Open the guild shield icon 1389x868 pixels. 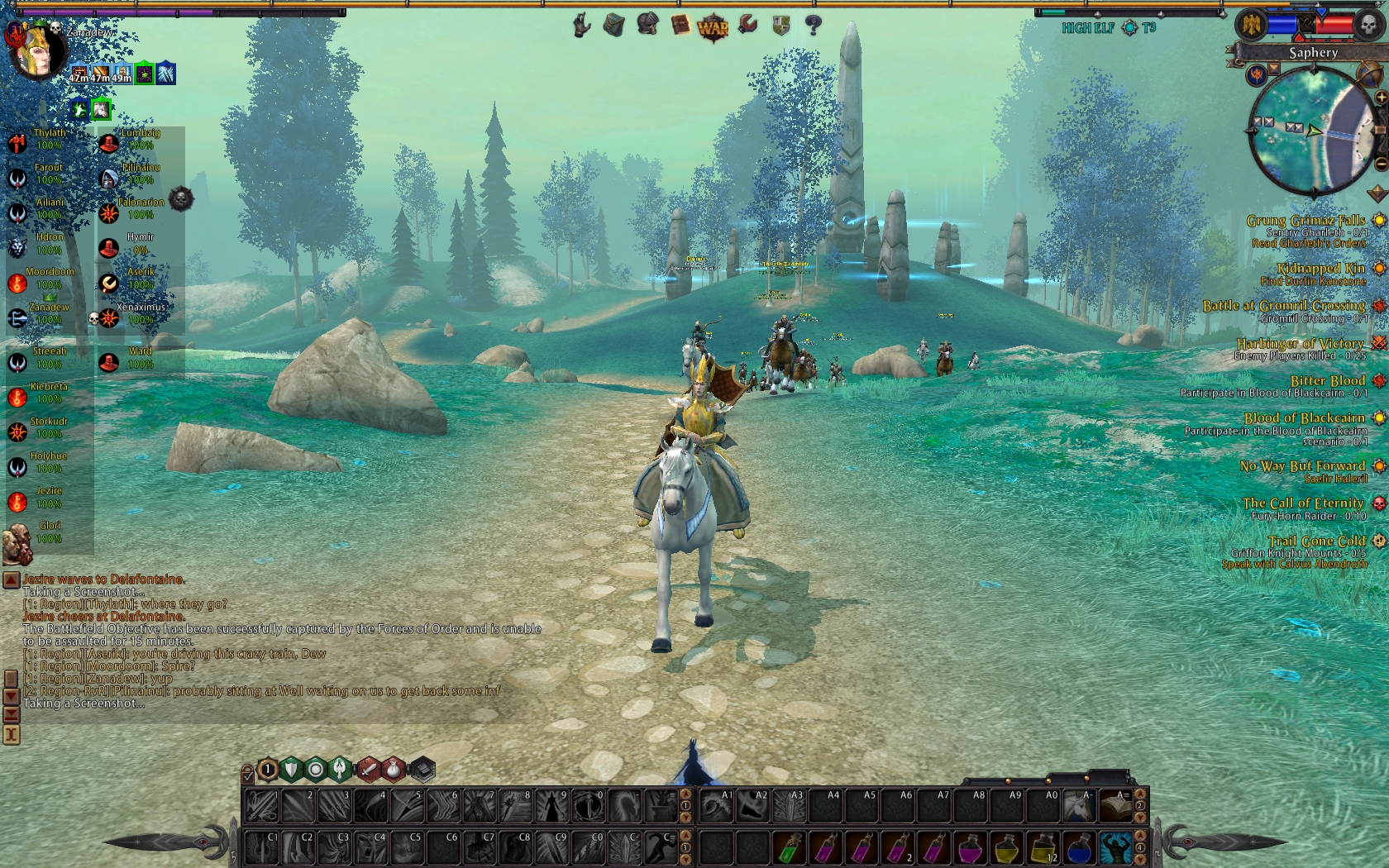pyautogui.click(x=780, y=26)
